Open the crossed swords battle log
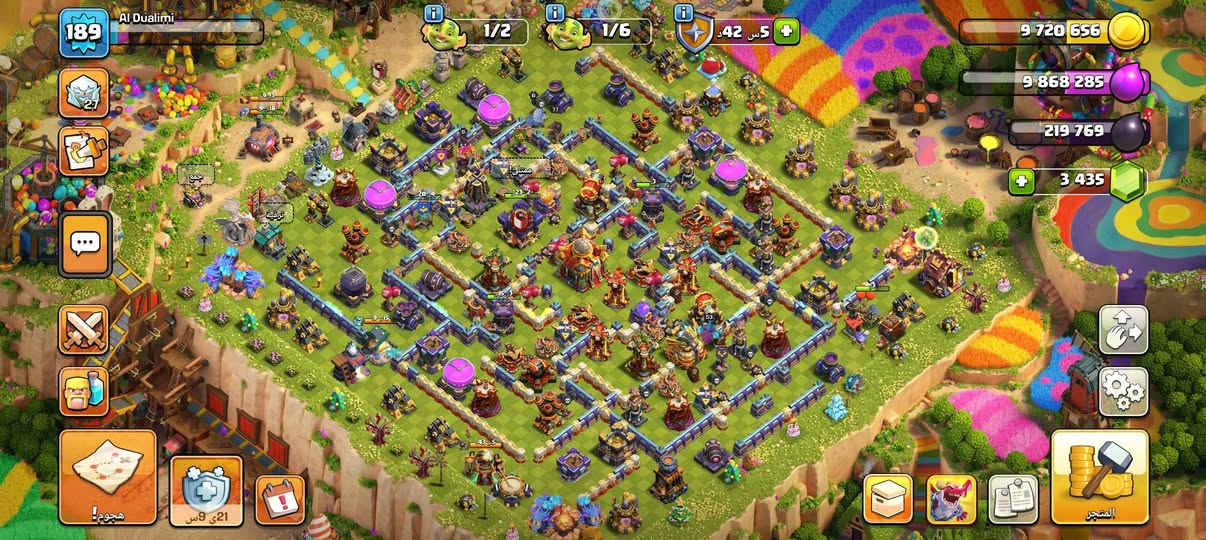The height and width of the screenshot is (540, 1206). tap(84, 329)
